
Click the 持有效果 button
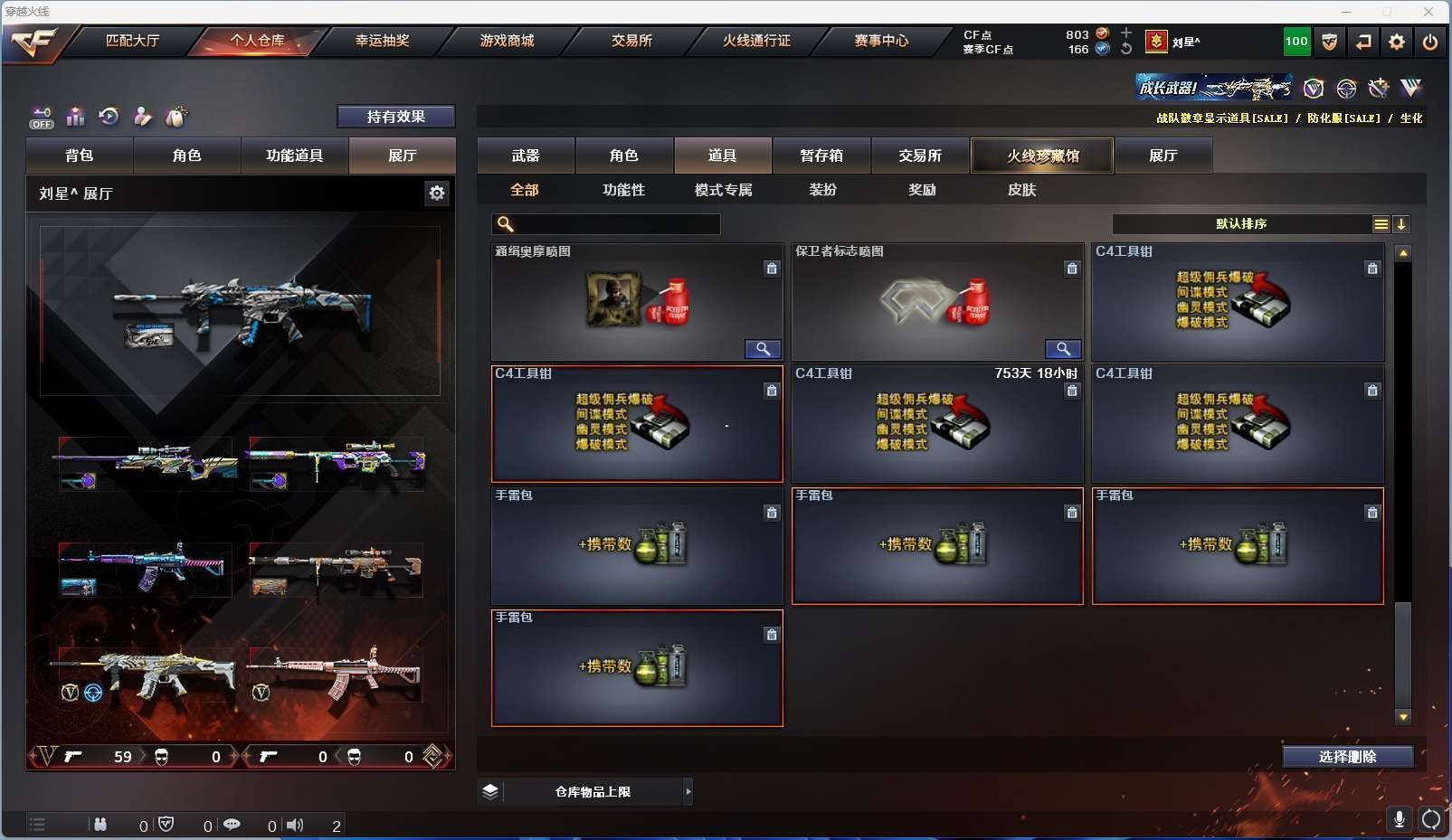pos(395,117)
